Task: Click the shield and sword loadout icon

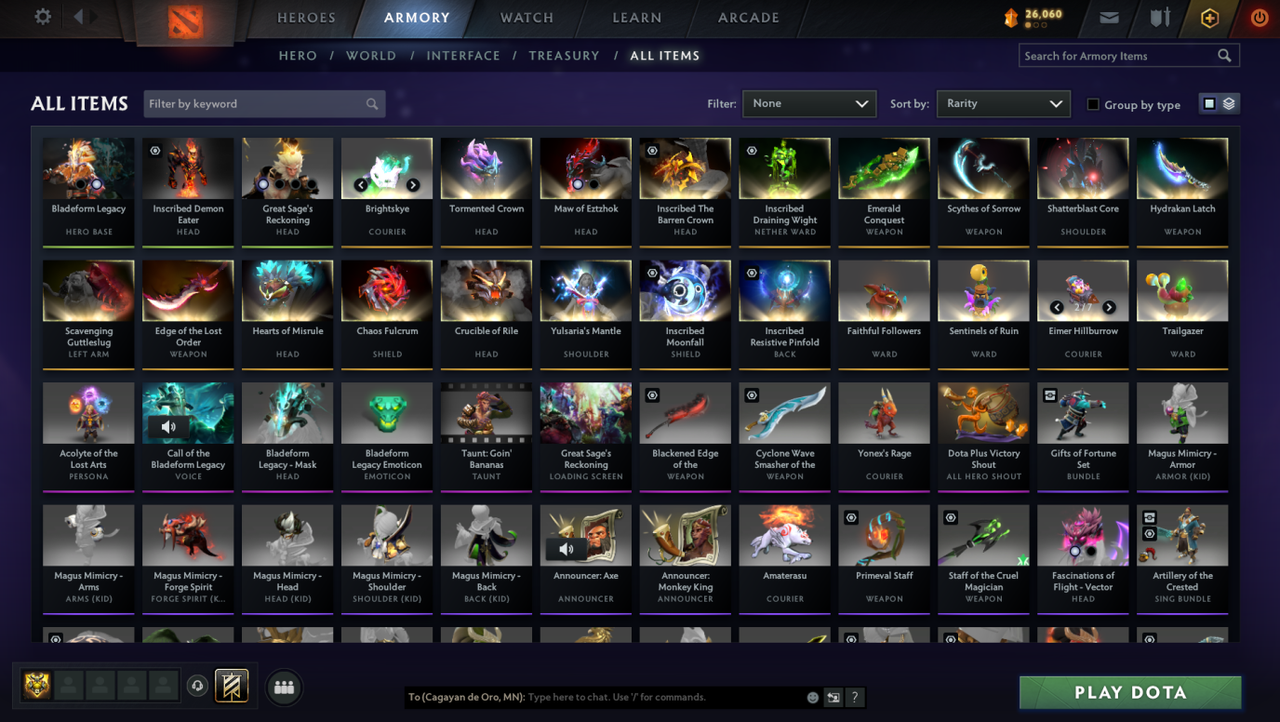Action: pos(1159,17)
